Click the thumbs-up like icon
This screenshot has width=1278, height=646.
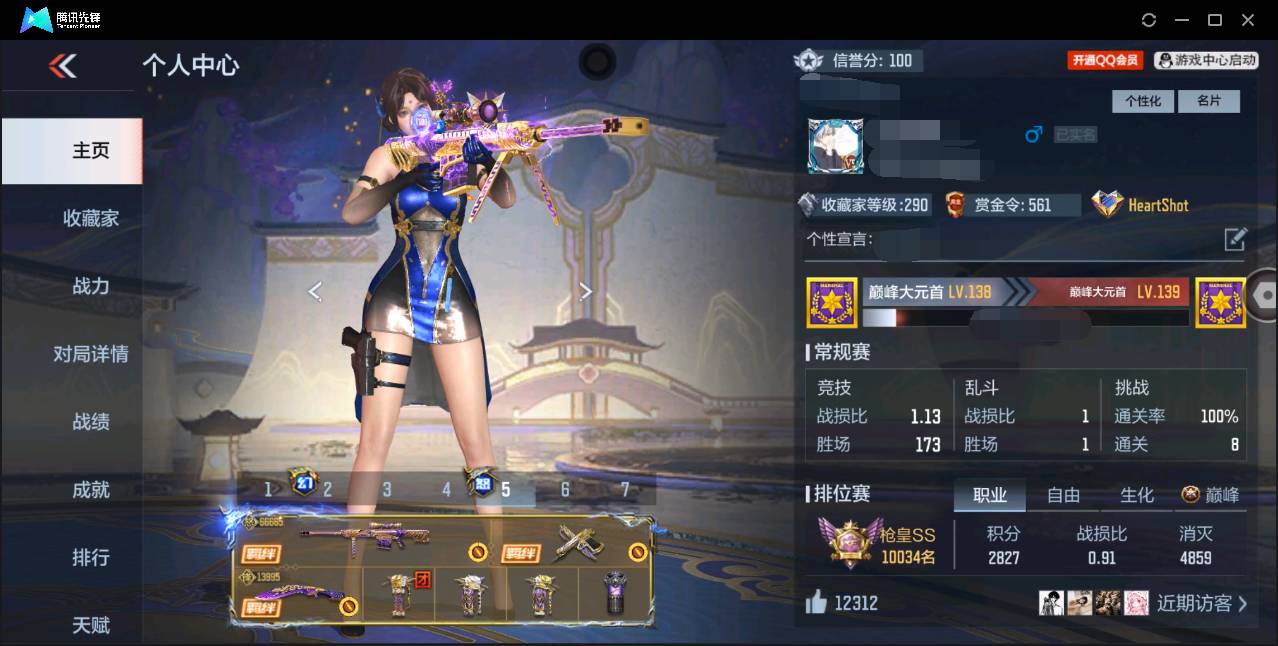[x=816, y=602]
